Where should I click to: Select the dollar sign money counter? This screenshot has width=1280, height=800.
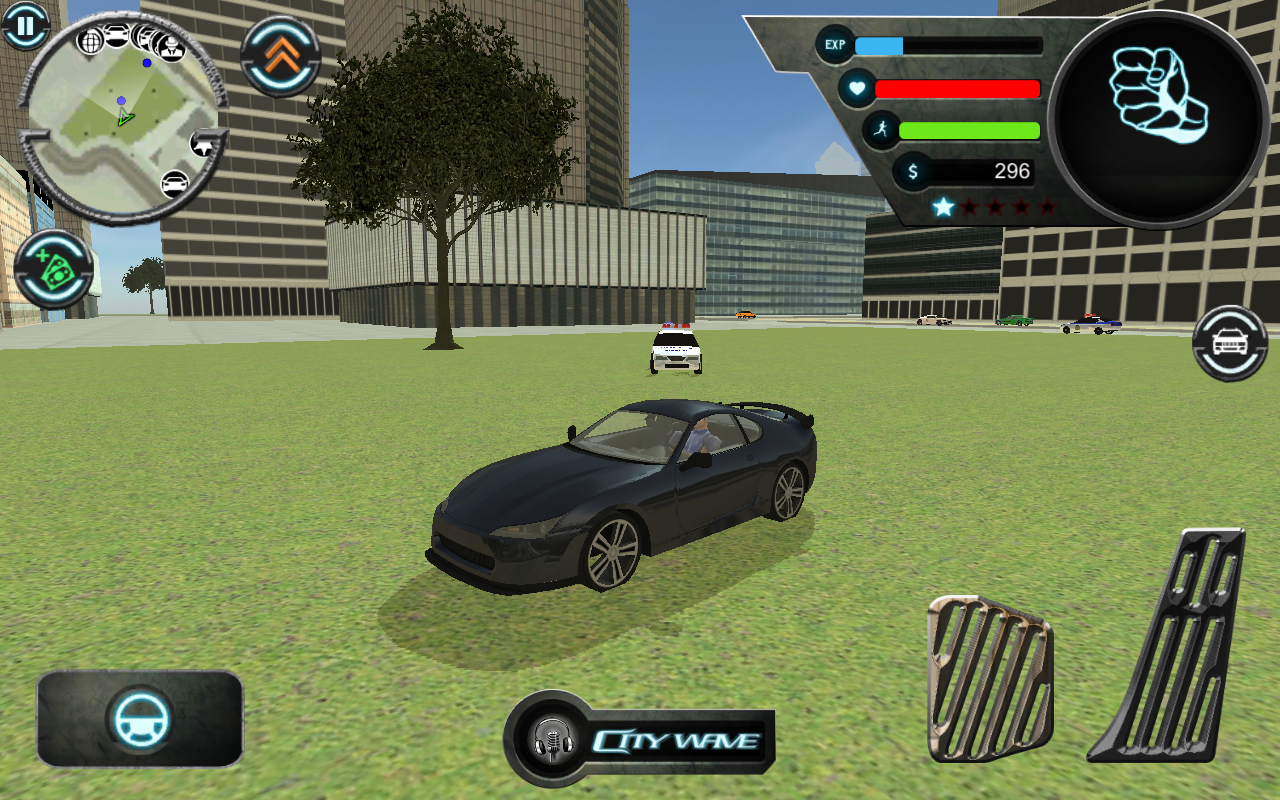point(911,171)
